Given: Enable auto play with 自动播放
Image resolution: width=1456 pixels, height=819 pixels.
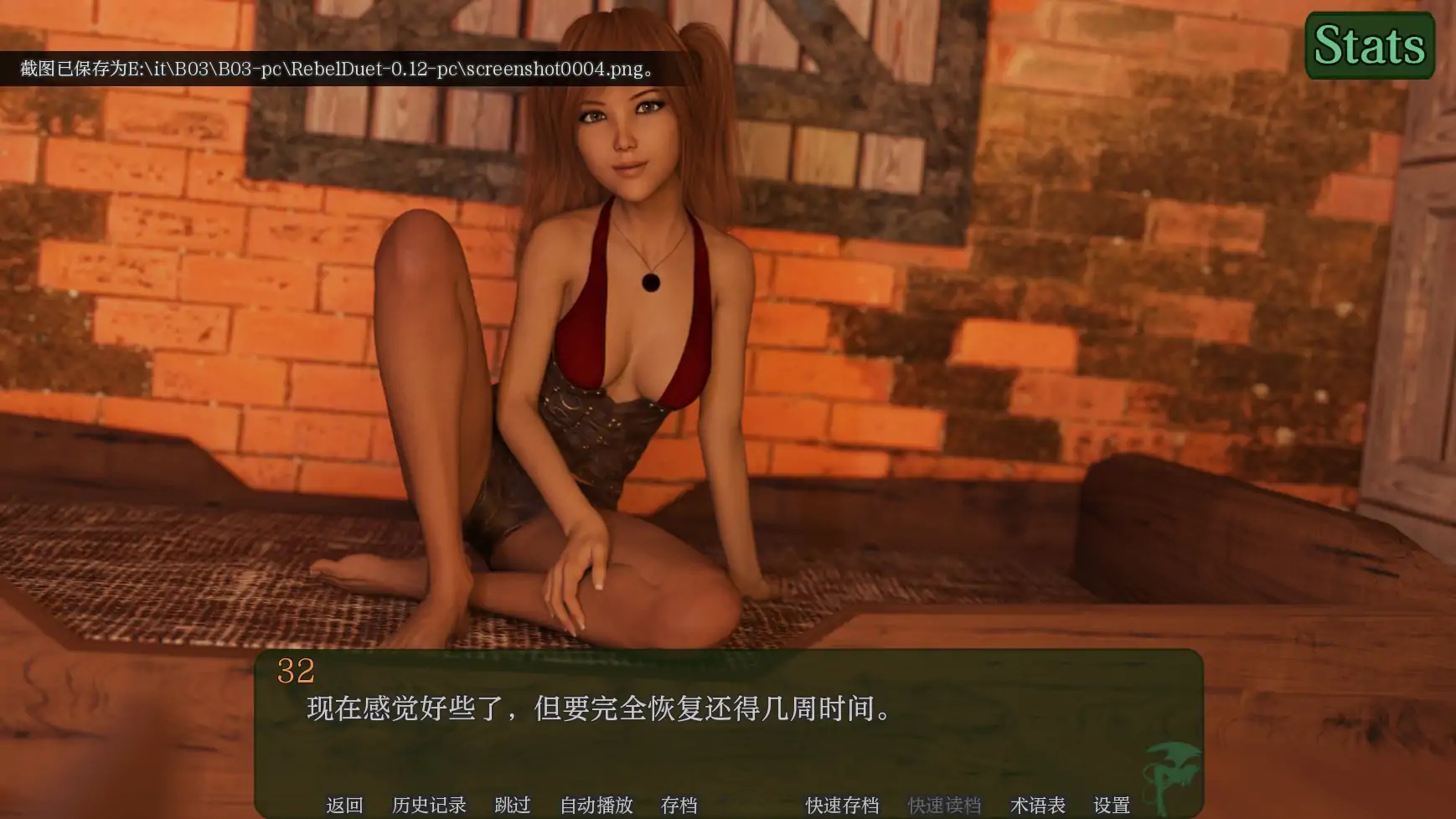Looking at the screenshot, I should point(596,805).
